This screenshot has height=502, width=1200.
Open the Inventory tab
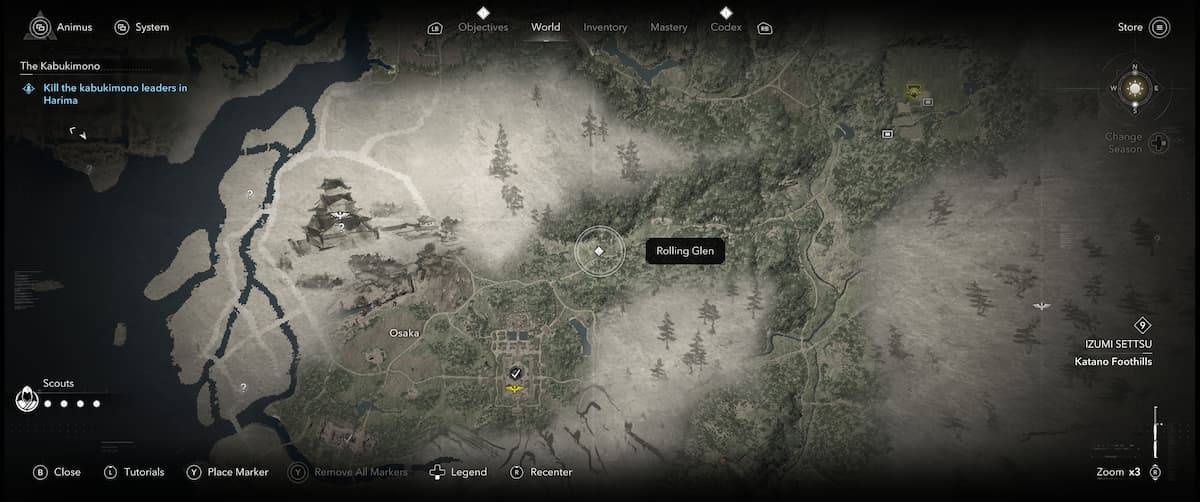pyautogui.click(x=606, y=27)
